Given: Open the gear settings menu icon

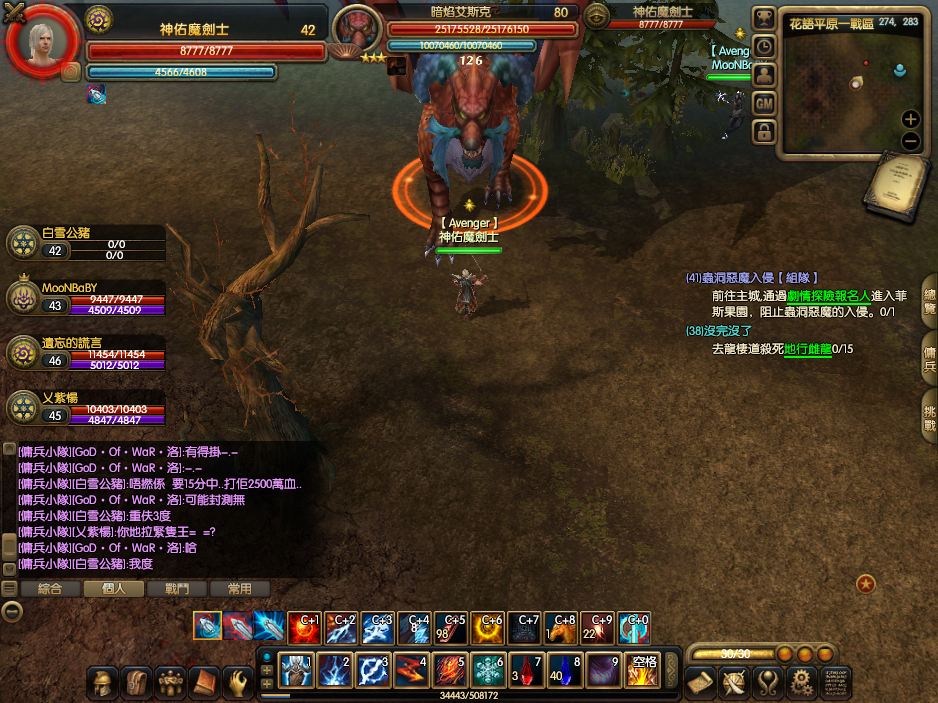Looking at the screenshot, I should 800,683.
